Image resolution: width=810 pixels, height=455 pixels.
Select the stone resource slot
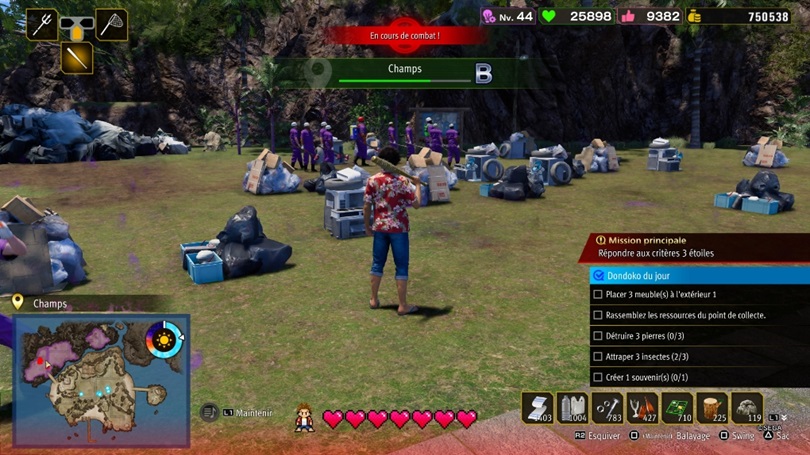pos(747,408)
